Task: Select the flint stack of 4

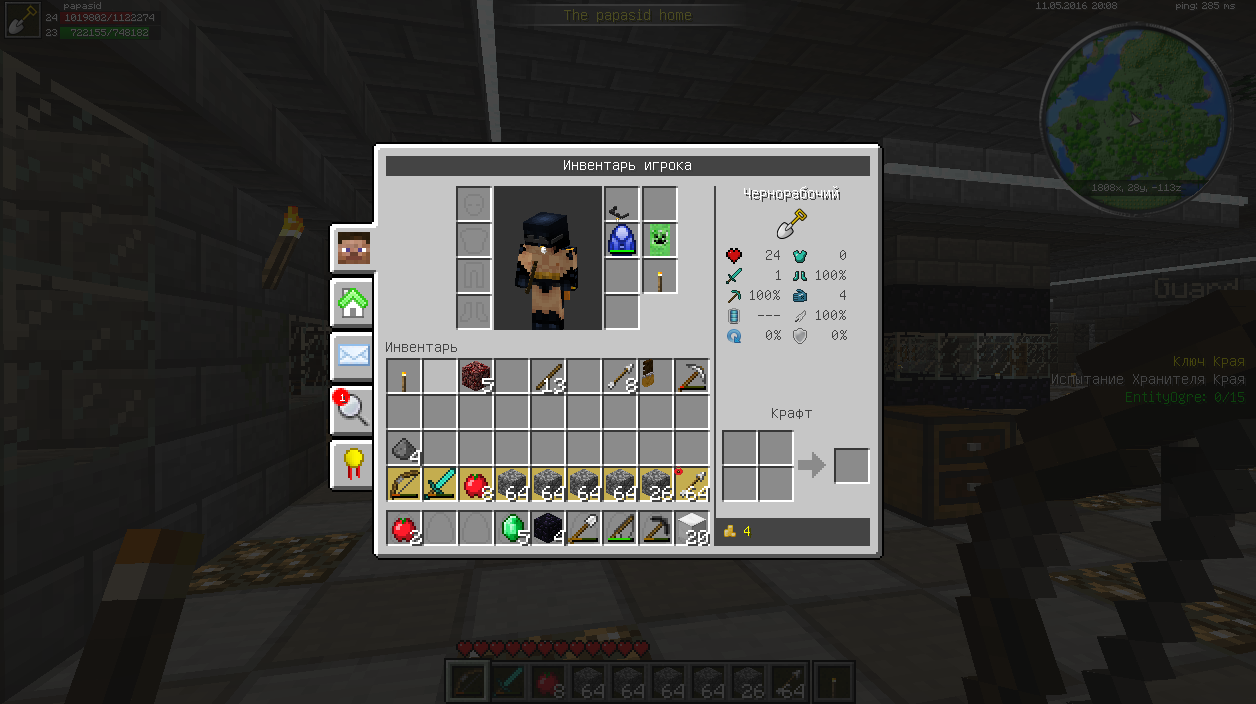Action: point(404,448)
